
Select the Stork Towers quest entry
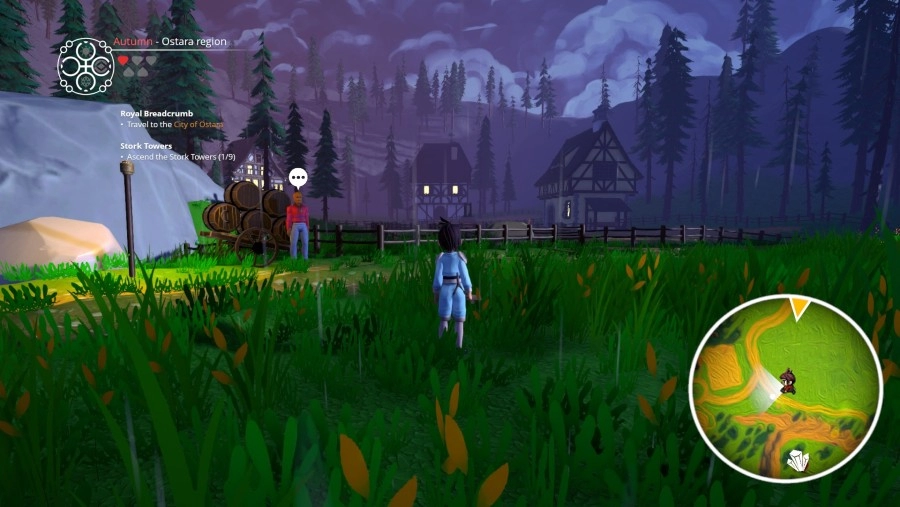coord(146,146)
